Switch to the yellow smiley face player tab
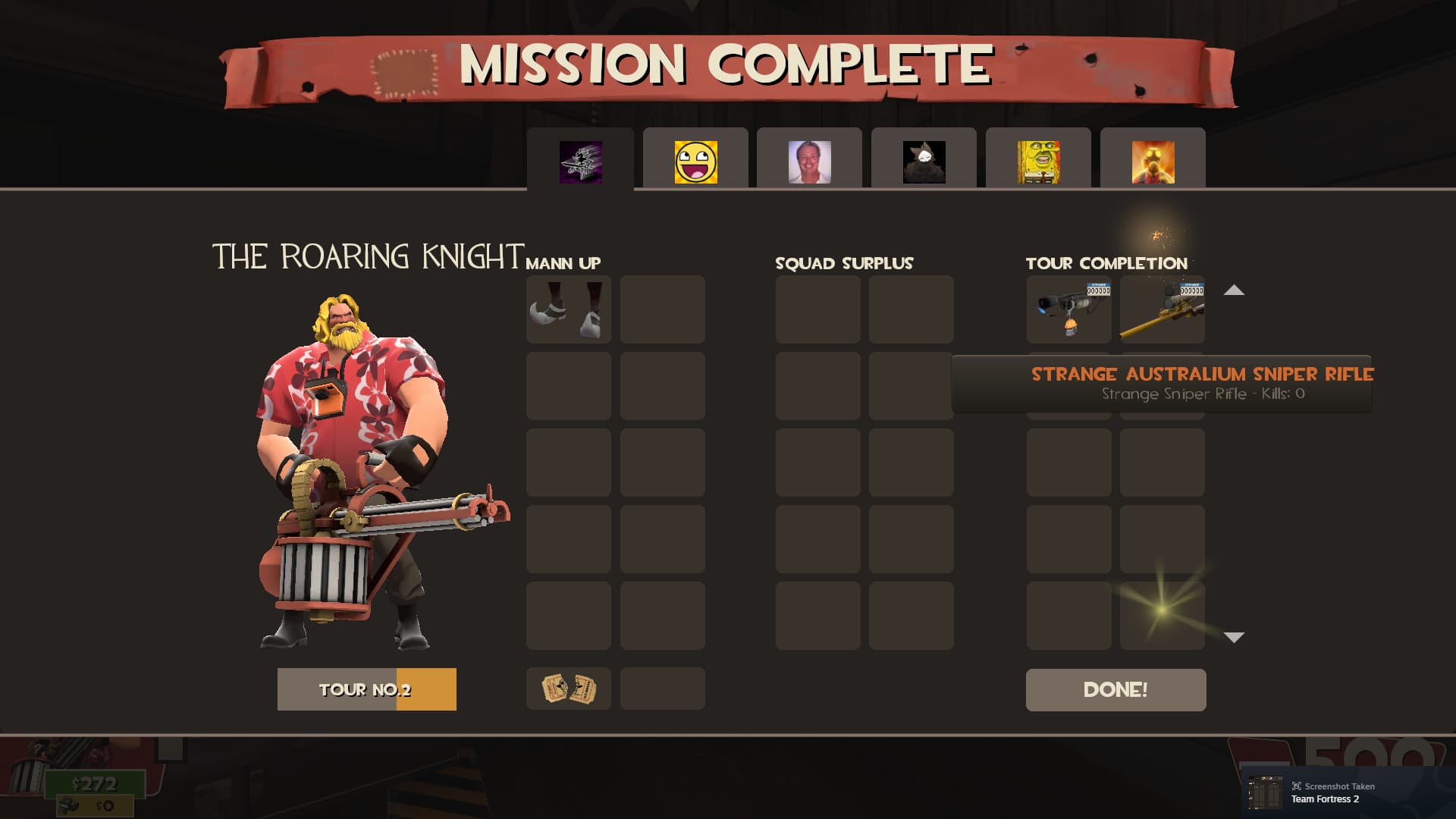Screen dimensions: 1456x819 click(695, 162)
